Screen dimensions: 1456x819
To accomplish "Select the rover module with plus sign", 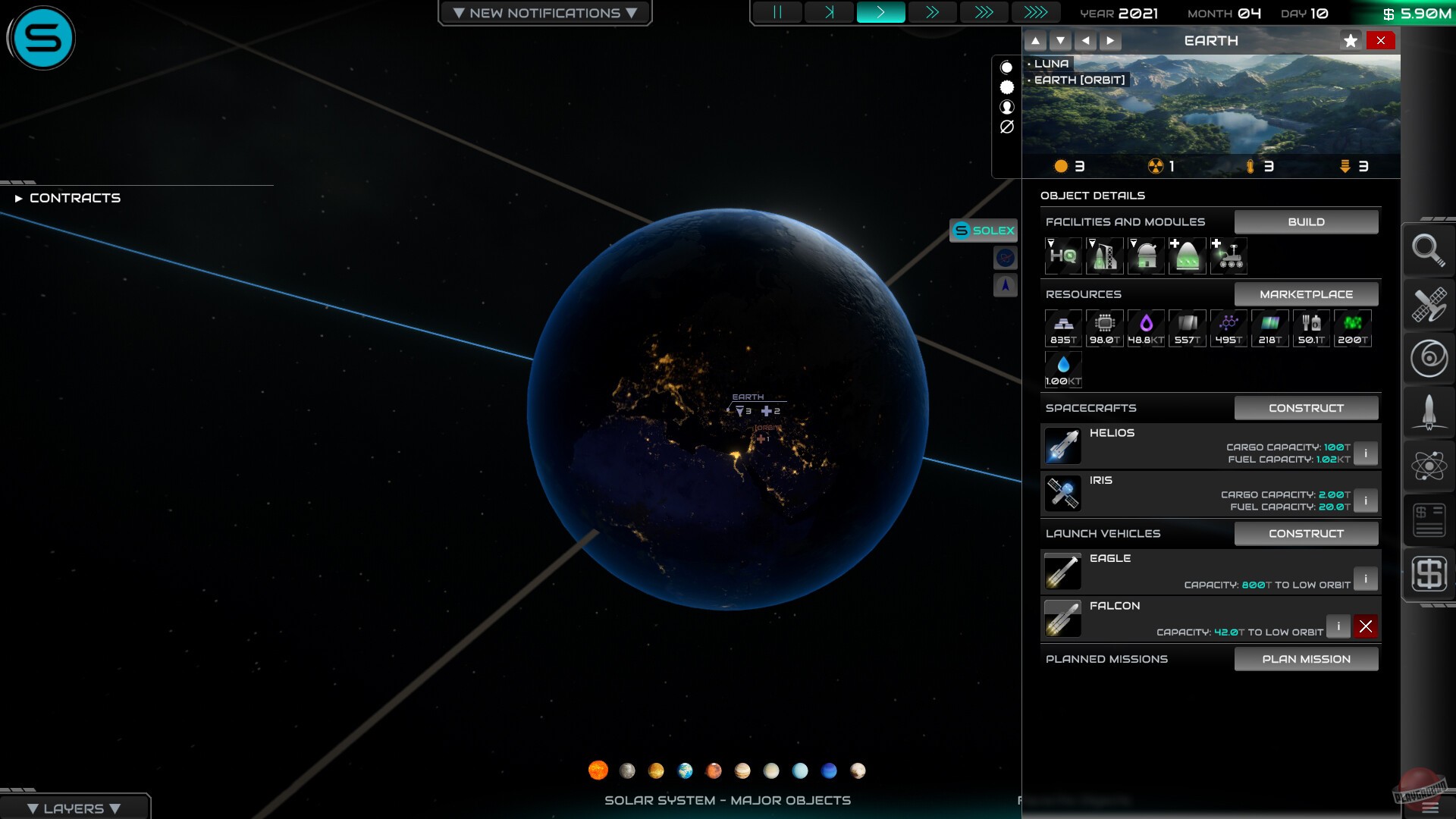I will coord(1228,256).
